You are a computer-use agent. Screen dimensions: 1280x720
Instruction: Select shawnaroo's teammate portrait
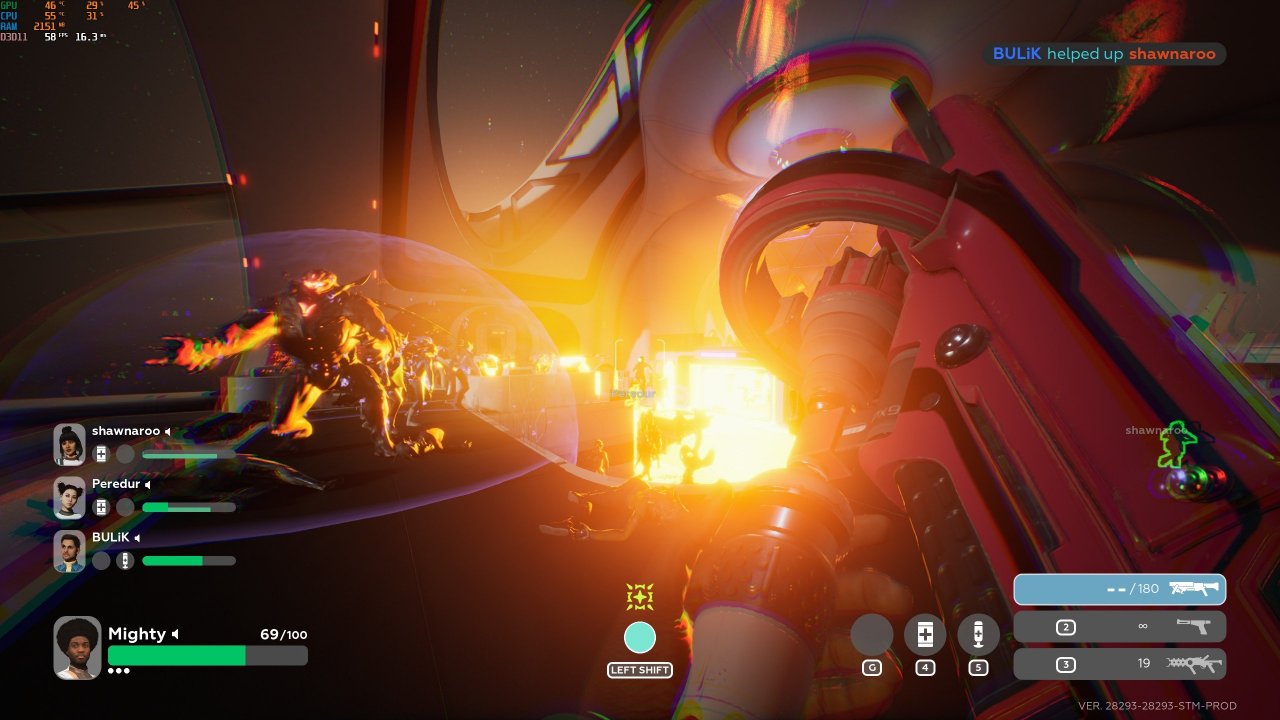click(x=69, y=444)
